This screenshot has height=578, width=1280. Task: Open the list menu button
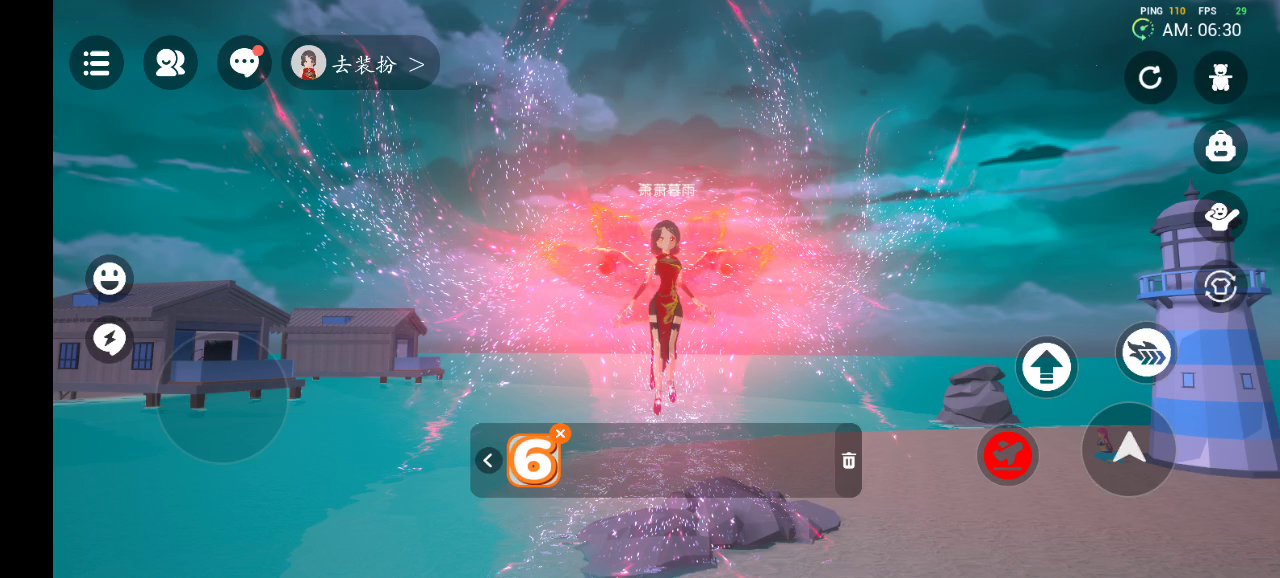pos(96,63)
